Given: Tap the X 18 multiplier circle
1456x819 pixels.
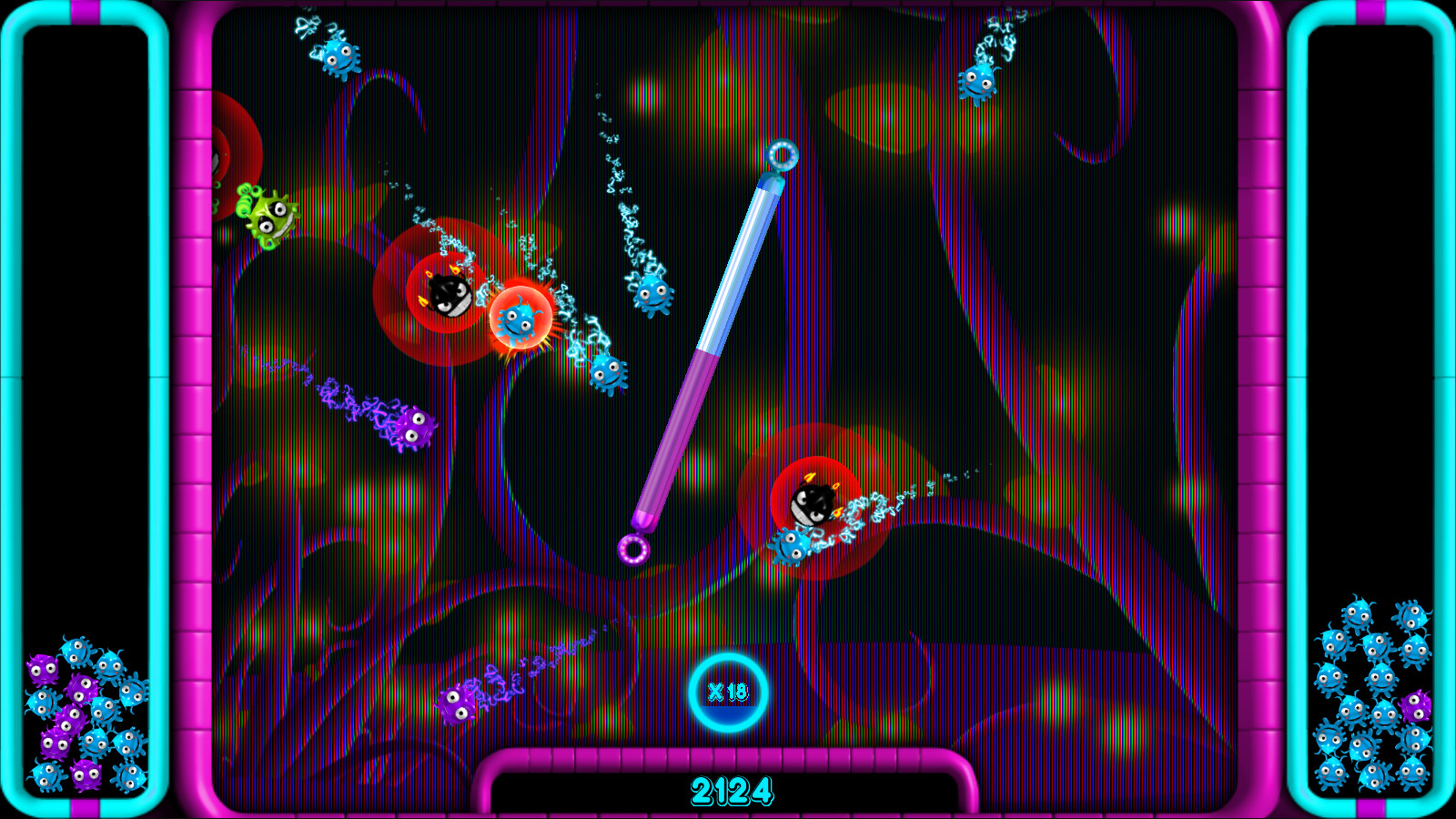Looking at the screenshot, I should coord(726,693).
